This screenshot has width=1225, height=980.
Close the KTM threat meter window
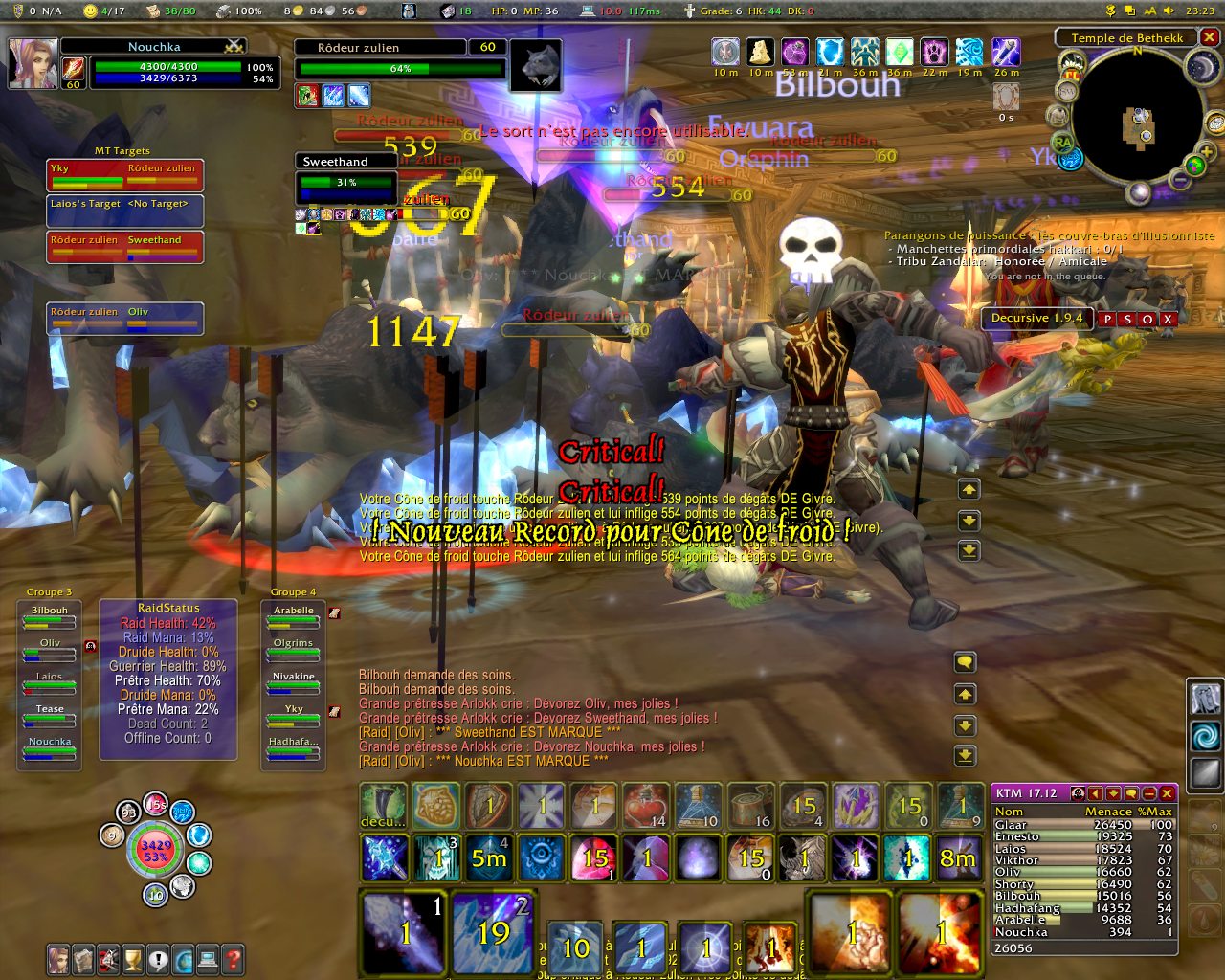pos(1167,793)
